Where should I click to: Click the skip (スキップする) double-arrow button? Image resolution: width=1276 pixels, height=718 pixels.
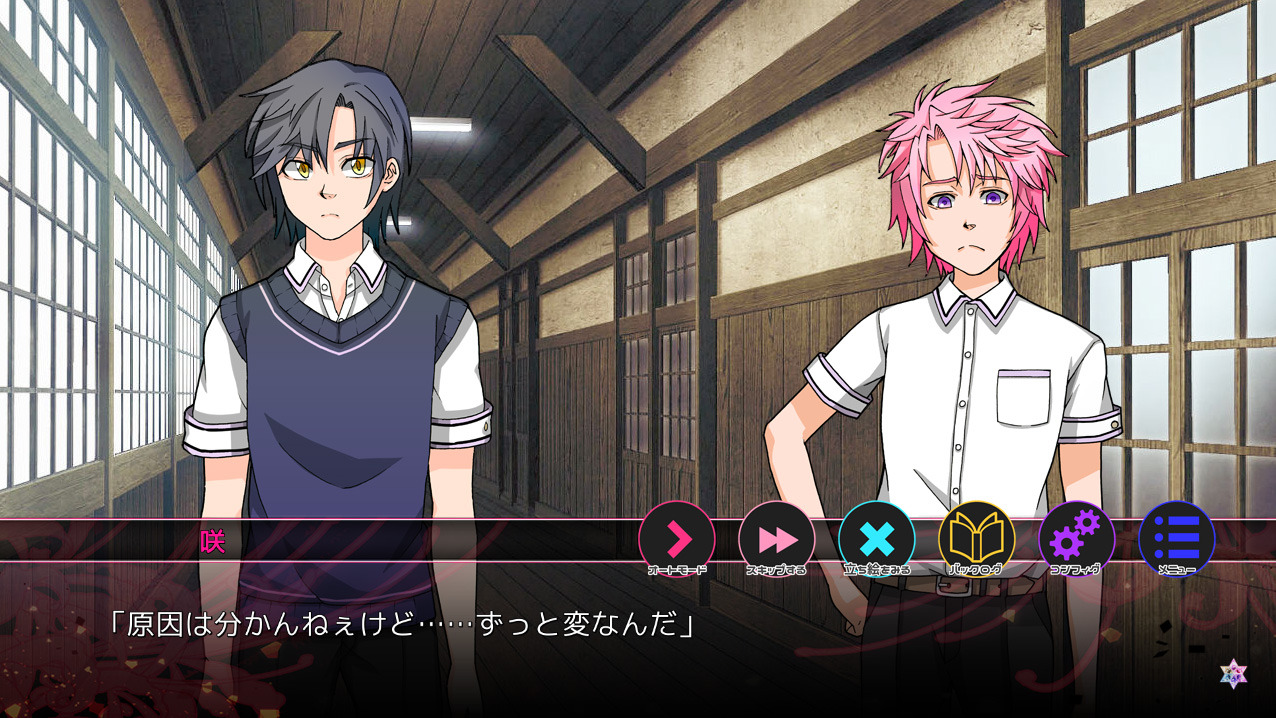(777, 539)
